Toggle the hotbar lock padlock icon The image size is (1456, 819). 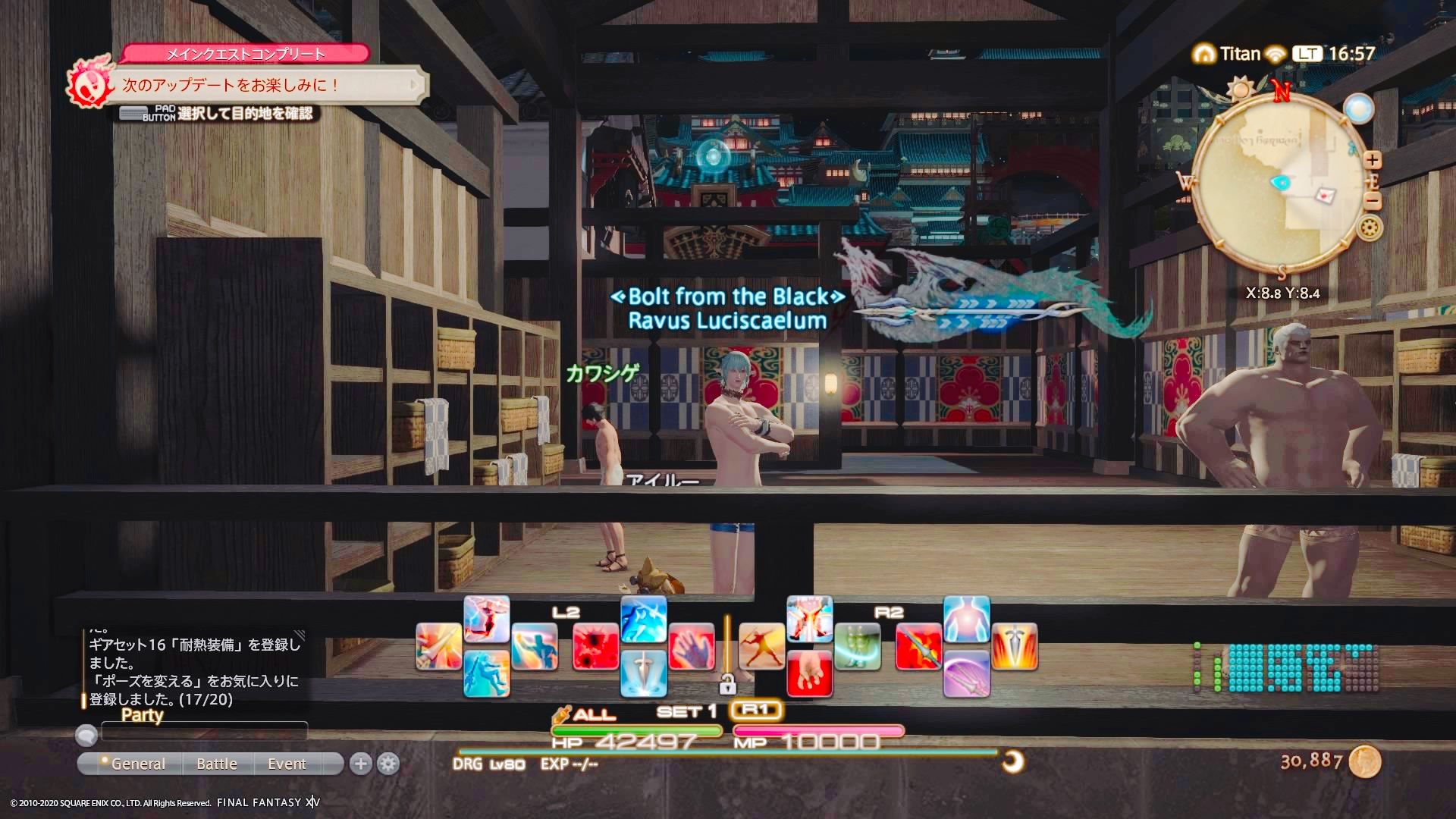[727, 686]
